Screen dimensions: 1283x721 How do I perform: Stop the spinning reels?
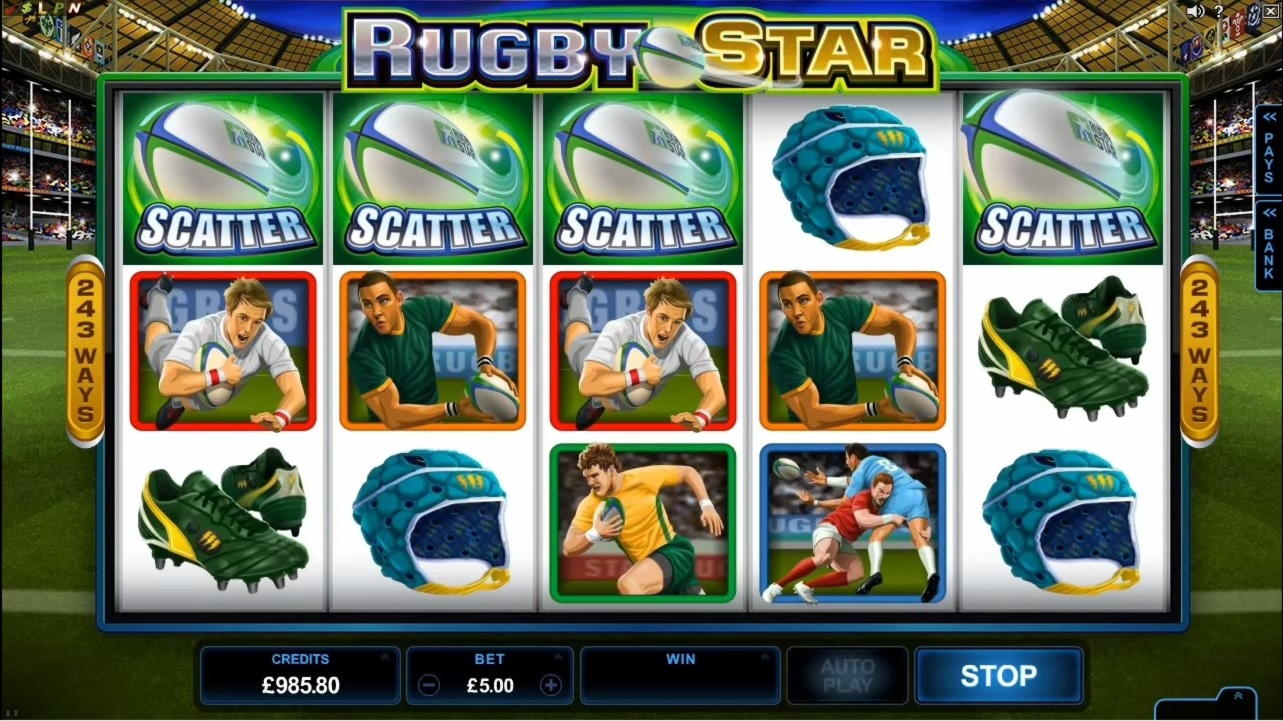(x=998, y=676)
